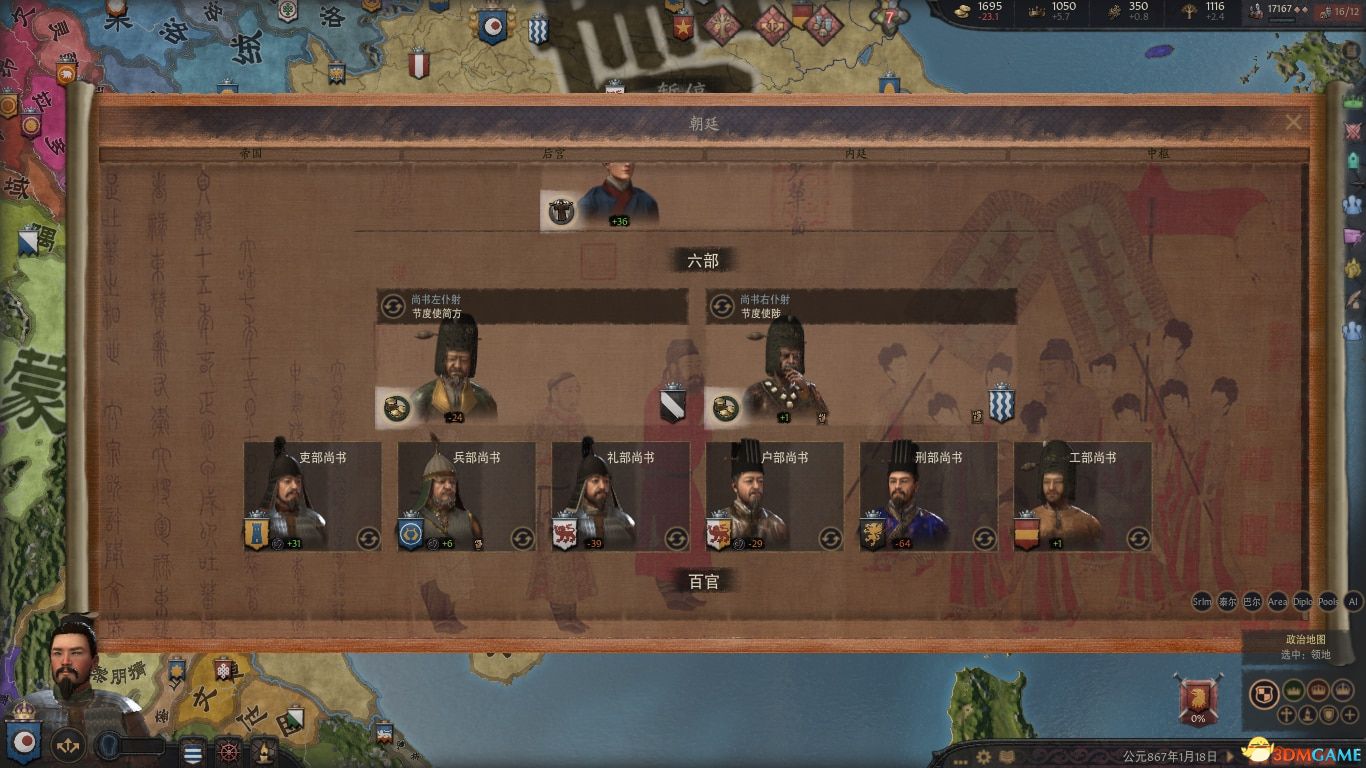This screenshot has width=1366, height=768.
Task: Select the 中枢 tab
Action: click(1158, 155)
